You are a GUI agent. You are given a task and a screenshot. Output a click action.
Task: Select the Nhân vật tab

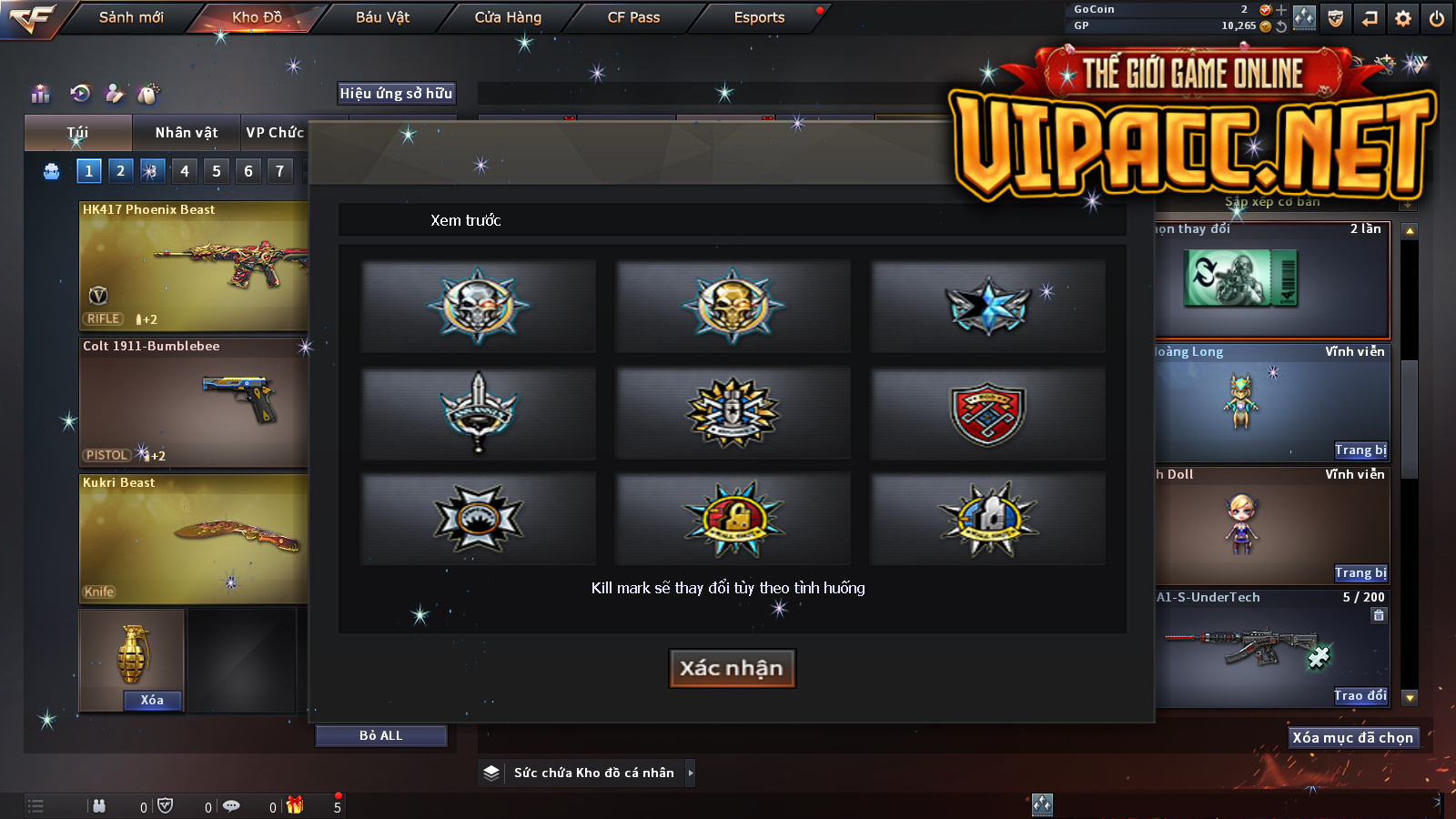coord(186,133)
